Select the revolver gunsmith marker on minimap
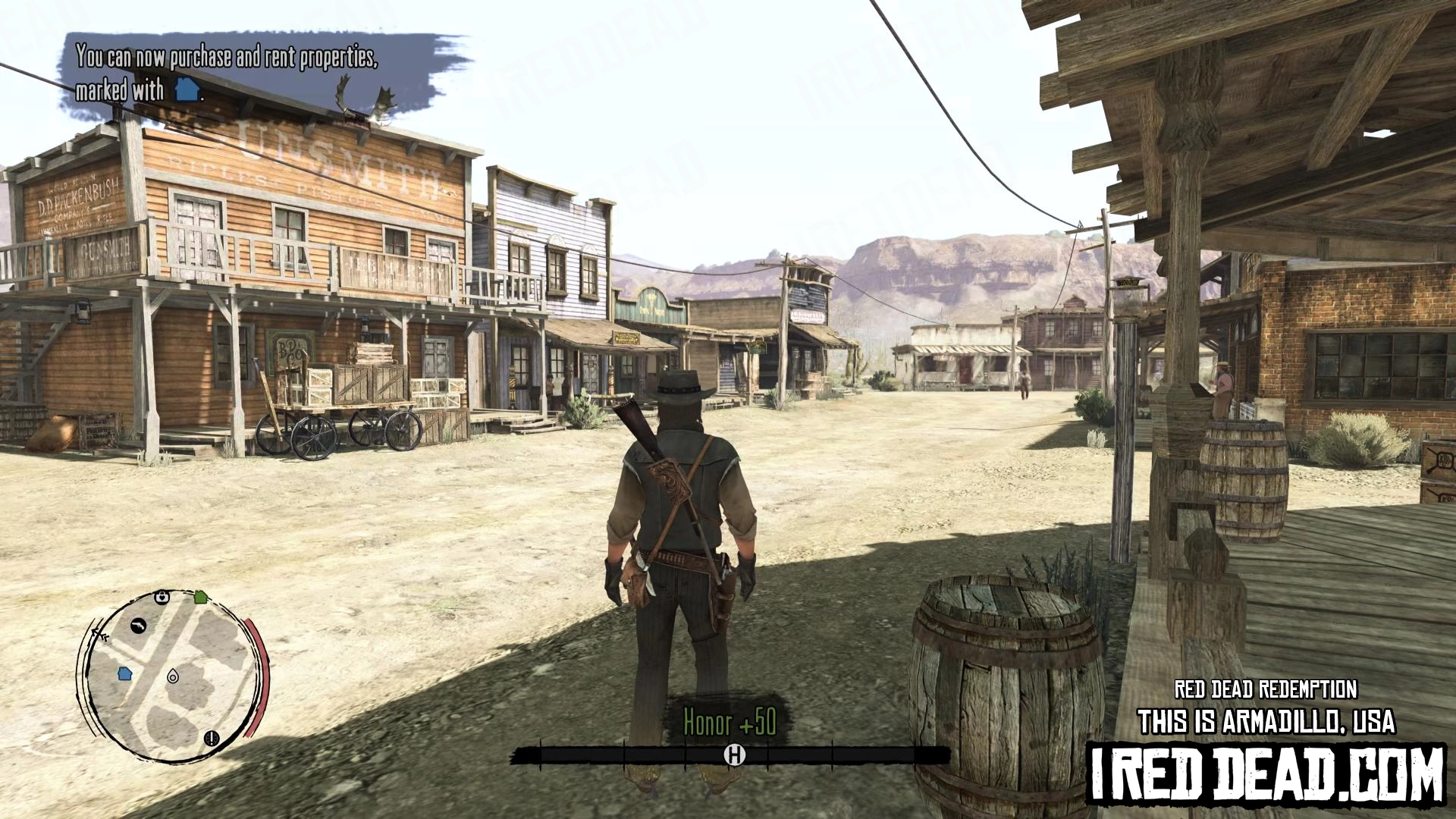The height and width of the screenshot is (819, 1456). pos(138,626)
